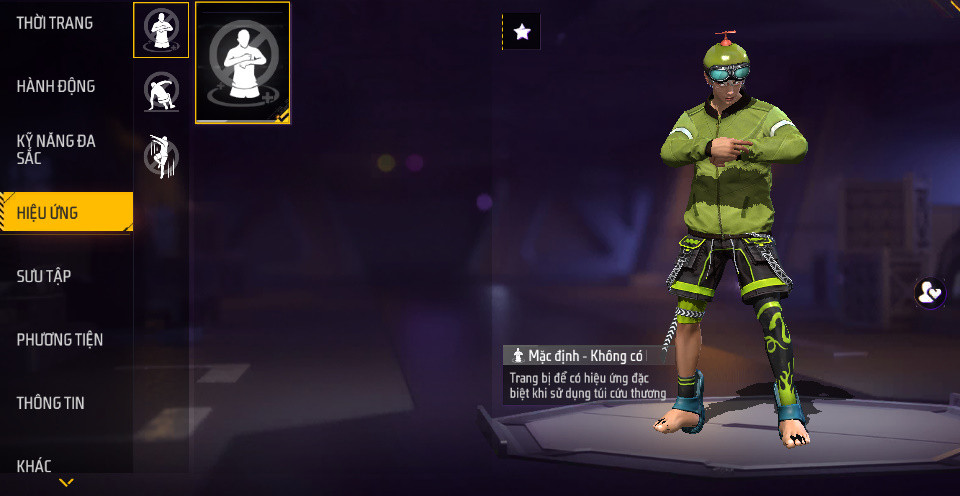Go to the PHƯƠNG TIỆN tab
Screen dimensions: 960x496
tap(60, 340)
